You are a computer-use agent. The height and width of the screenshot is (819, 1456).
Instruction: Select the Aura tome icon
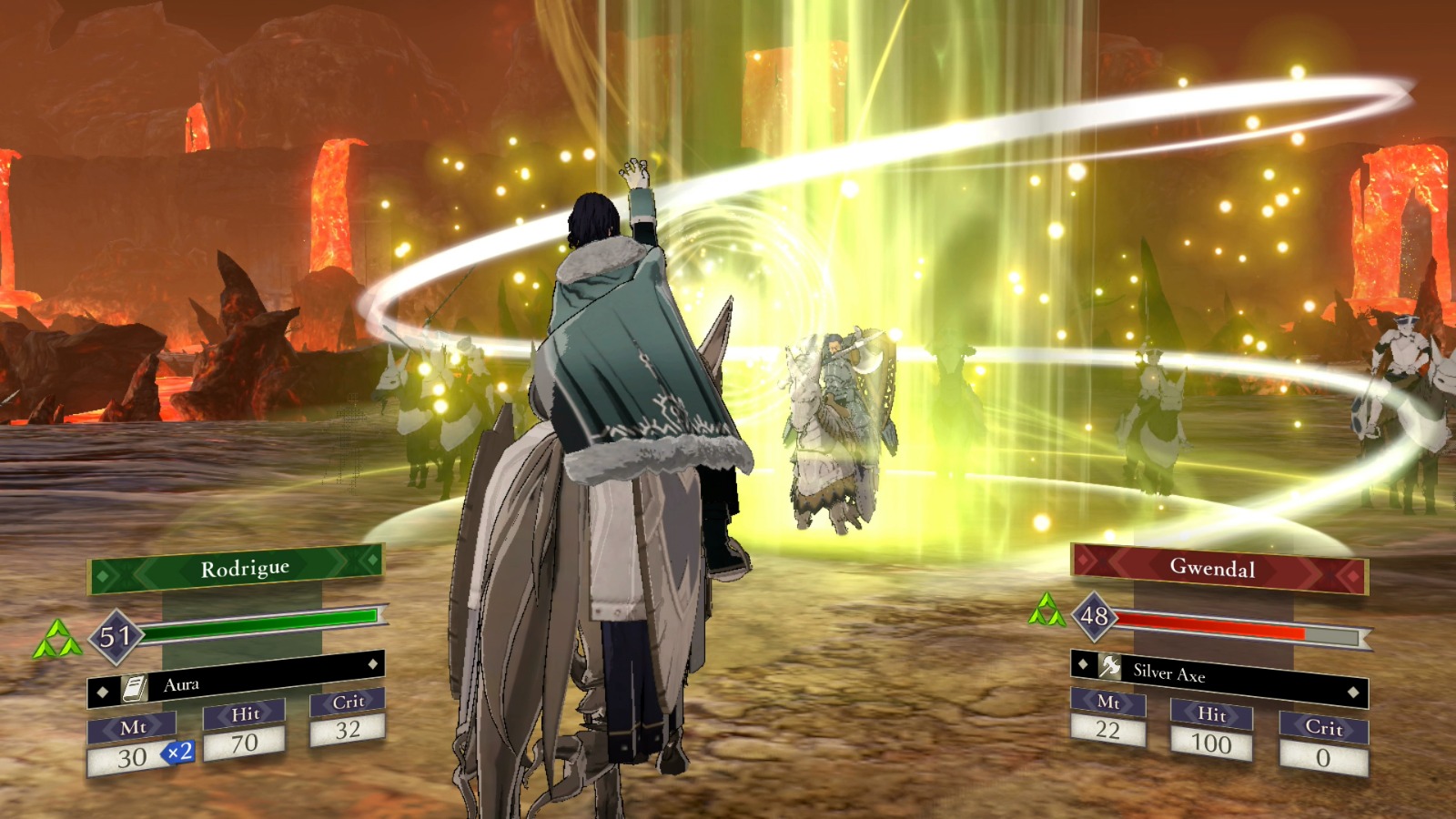coord(135,690)
